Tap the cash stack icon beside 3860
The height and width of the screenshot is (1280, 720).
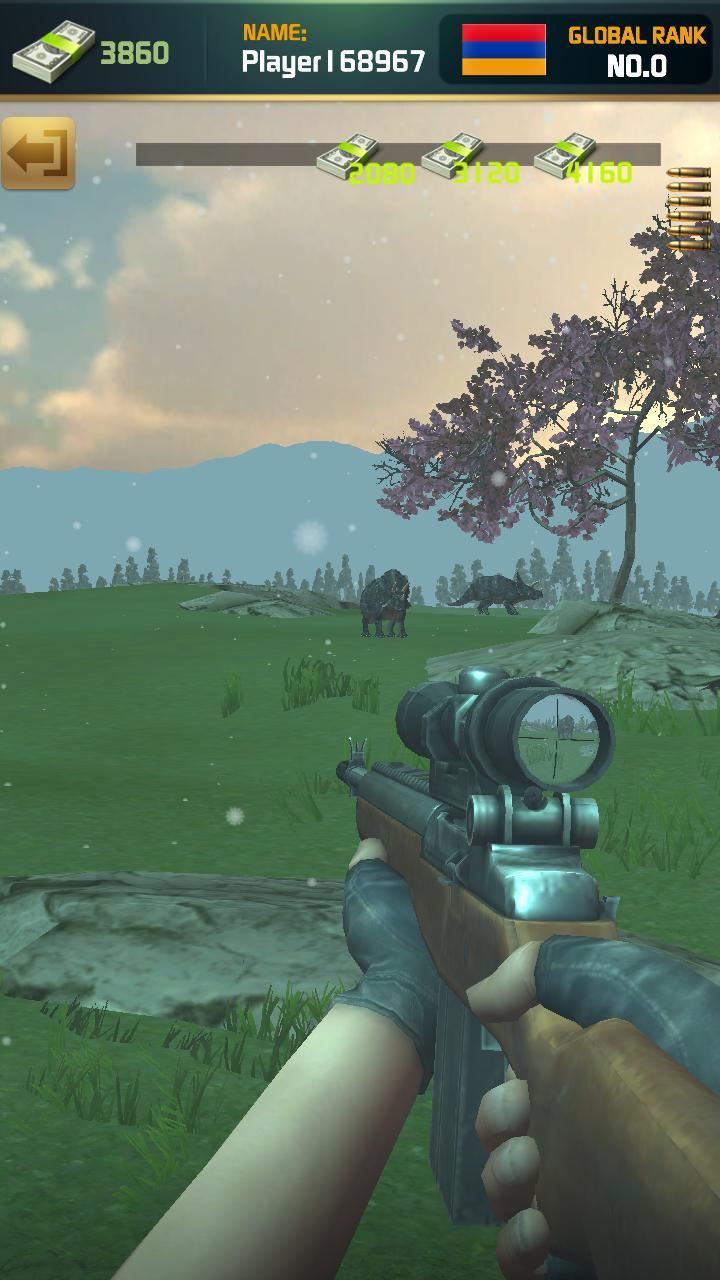[53, 53]
